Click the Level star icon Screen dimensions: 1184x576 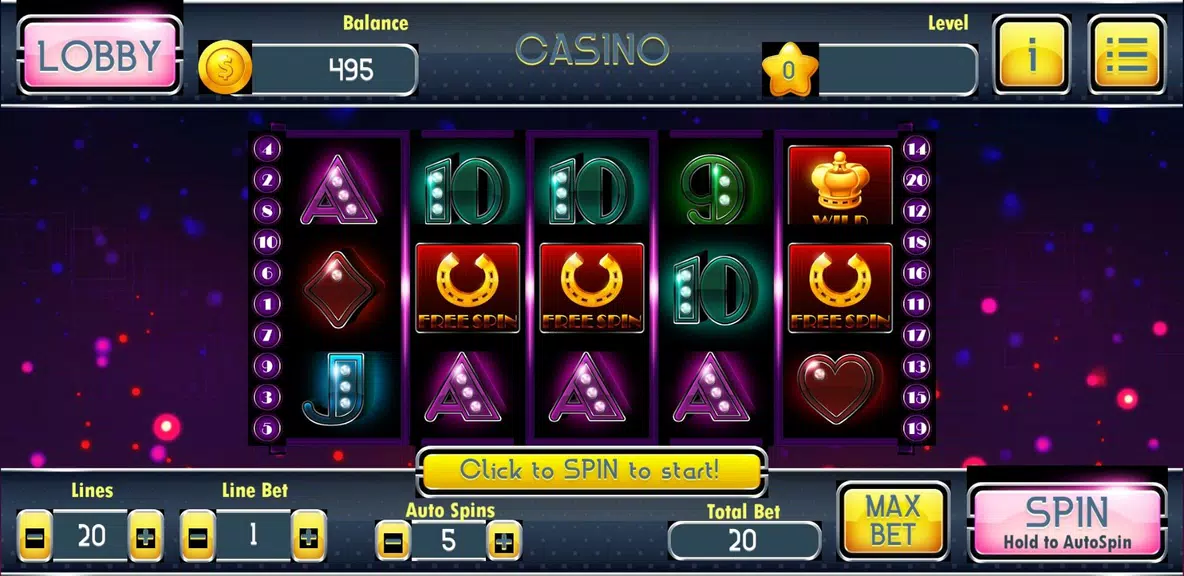[789, 69]
